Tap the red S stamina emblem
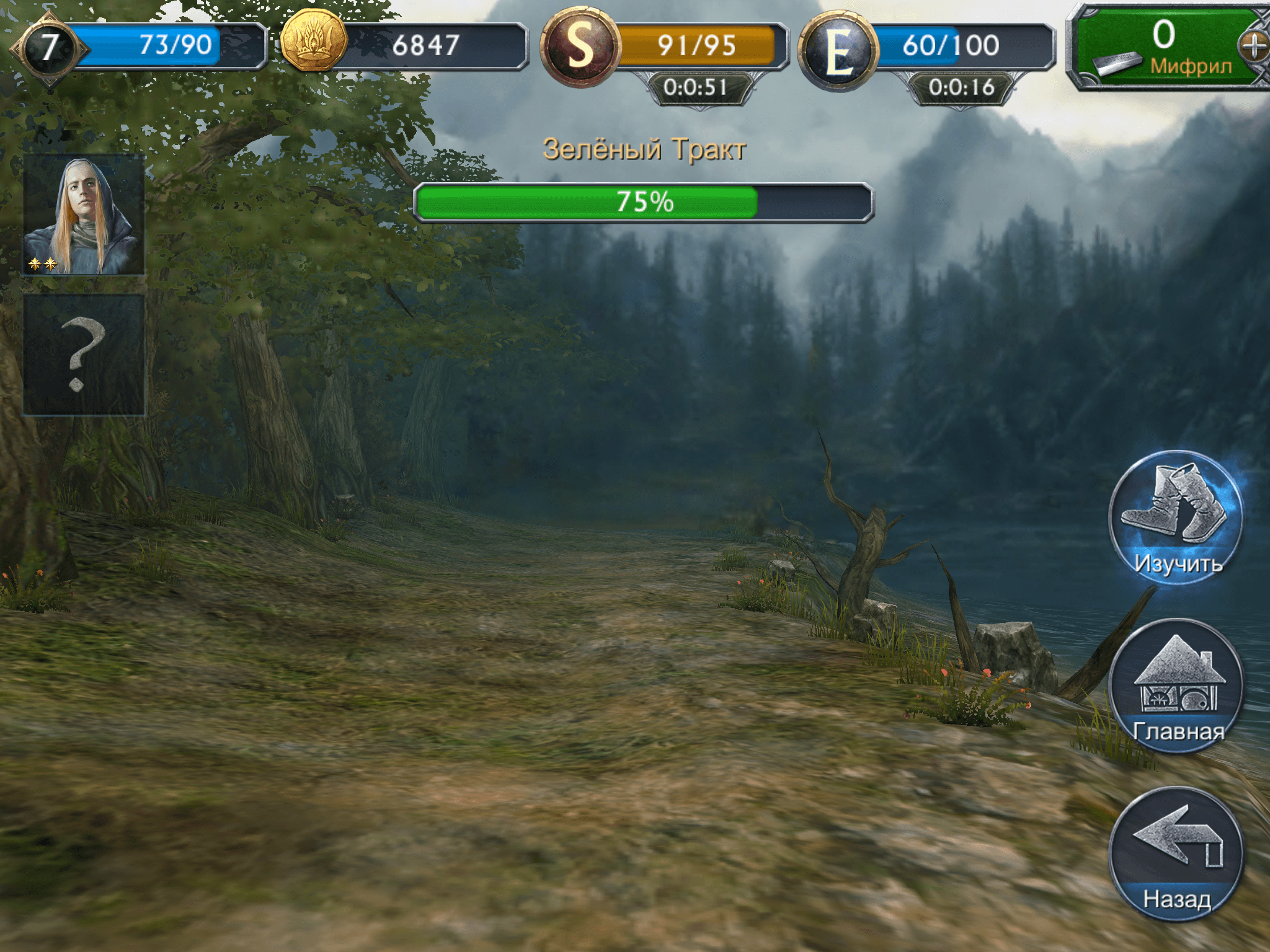The image size is (1270, 952). [580, 46]
